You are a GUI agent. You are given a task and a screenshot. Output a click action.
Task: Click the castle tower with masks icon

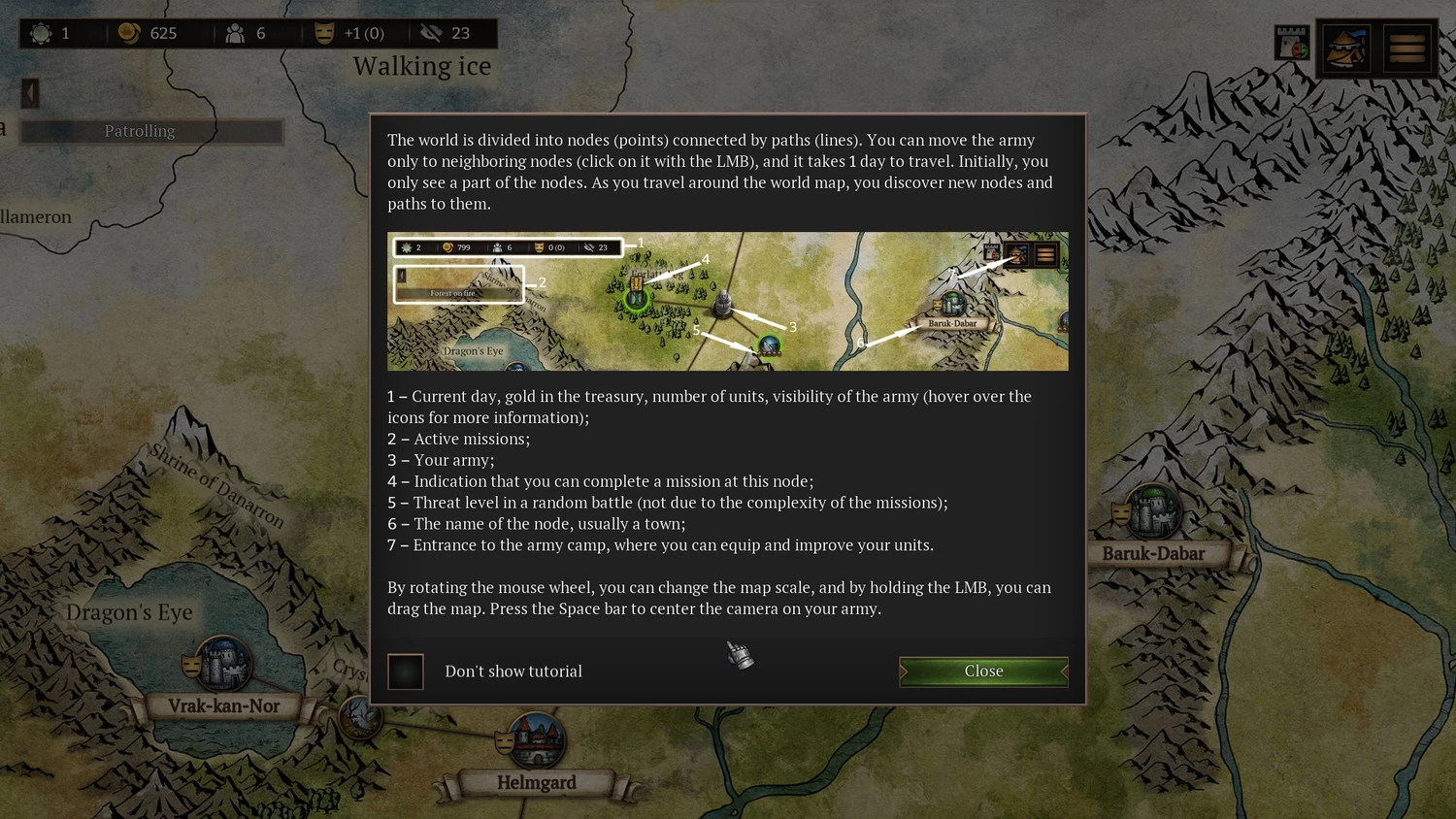click(1292, 44)
